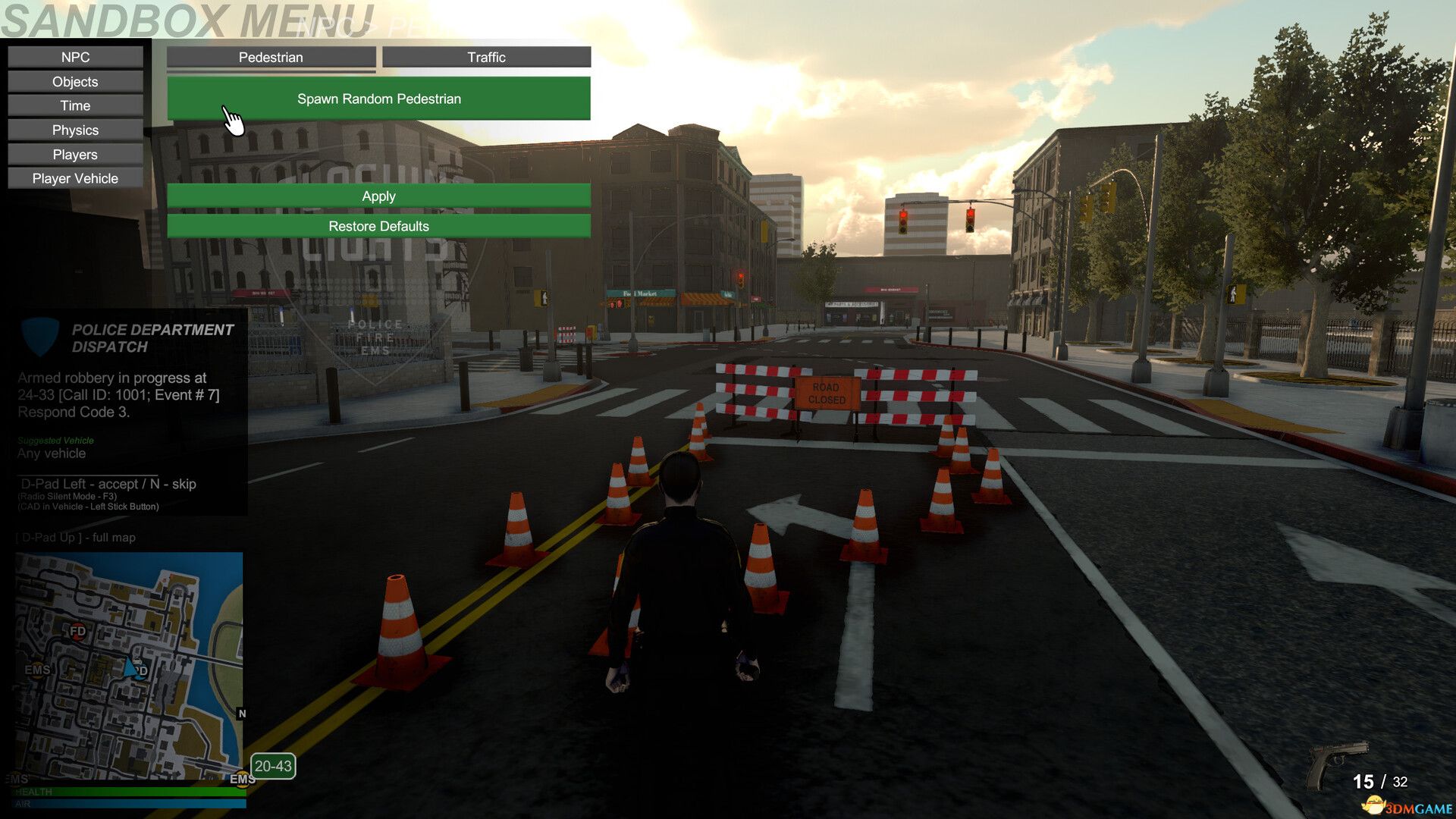
Task: Switch to the Pedestrian tab
Action: (x=271, y=57)
